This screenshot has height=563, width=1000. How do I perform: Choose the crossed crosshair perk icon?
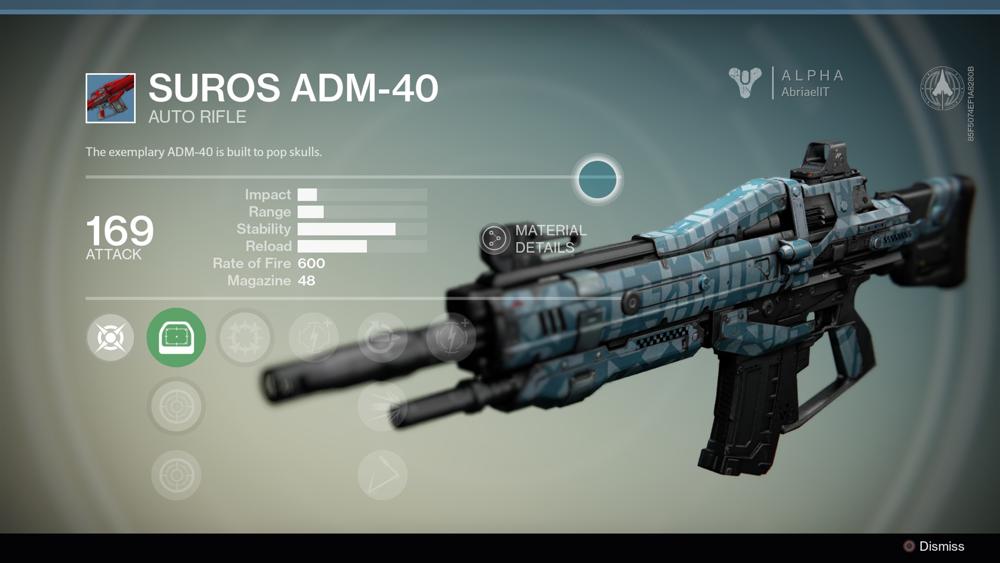coord(110,338)
